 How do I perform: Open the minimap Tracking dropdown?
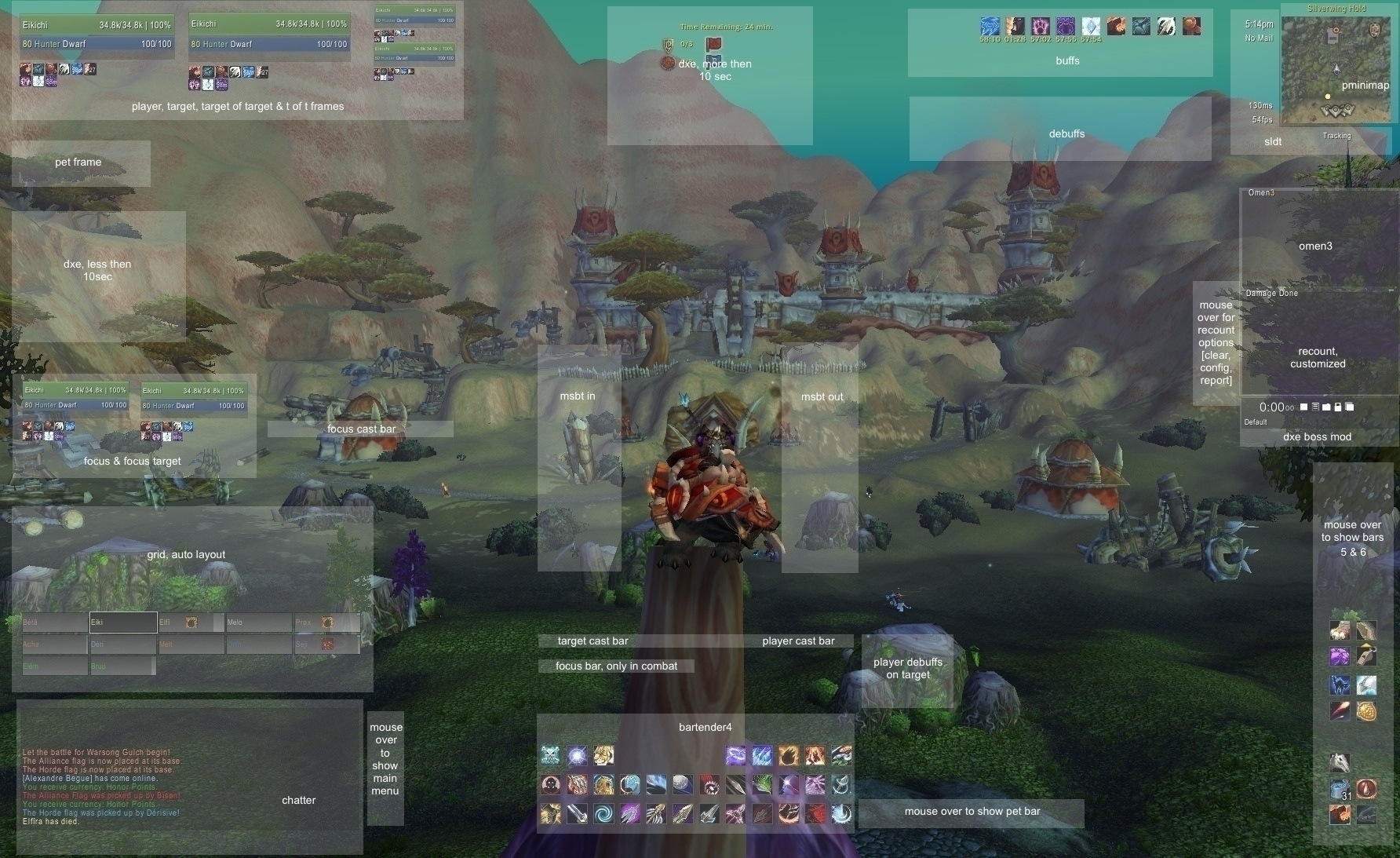pyautogui.click(x=1336, y=135)
